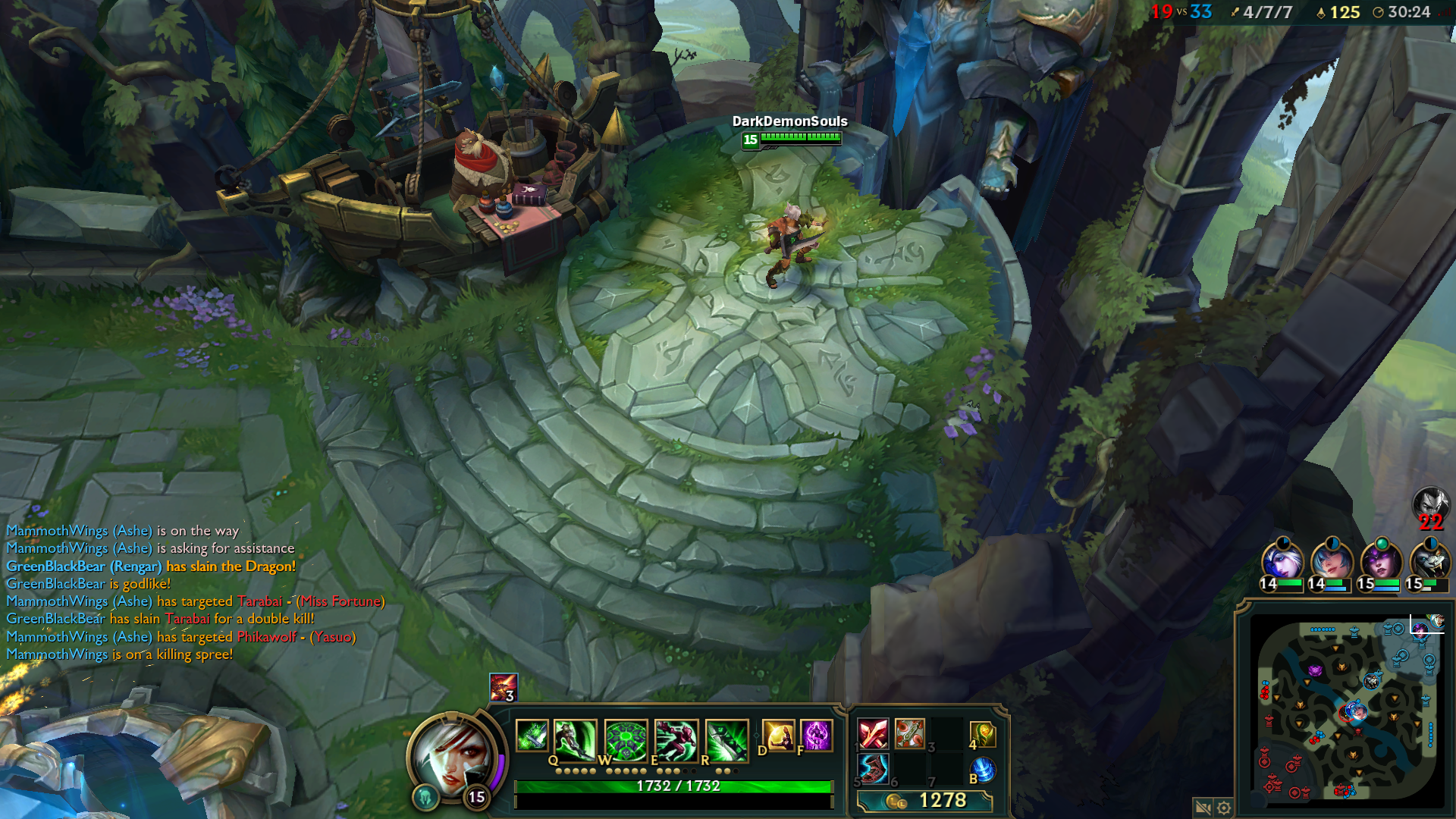Trigger Blade of the Exile ultimate
The height and width of the screenshot is (819, 1456).
pyautogui.click(x=726, y=739)
